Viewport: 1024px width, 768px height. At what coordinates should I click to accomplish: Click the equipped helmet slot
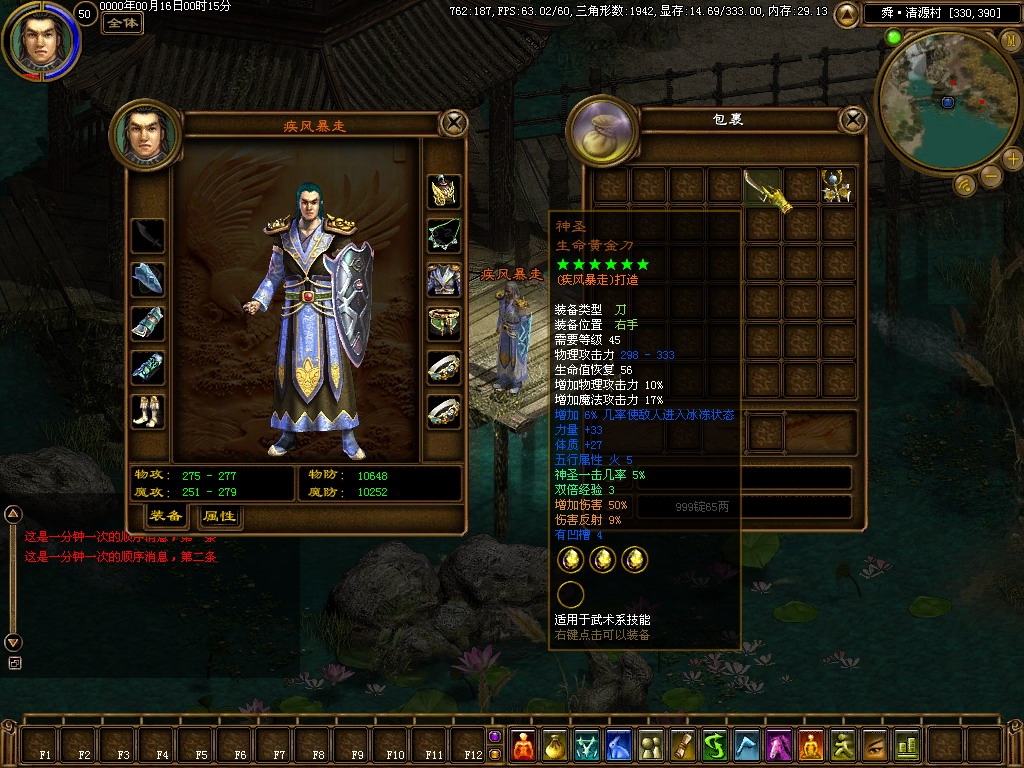(x=443, y=190)
